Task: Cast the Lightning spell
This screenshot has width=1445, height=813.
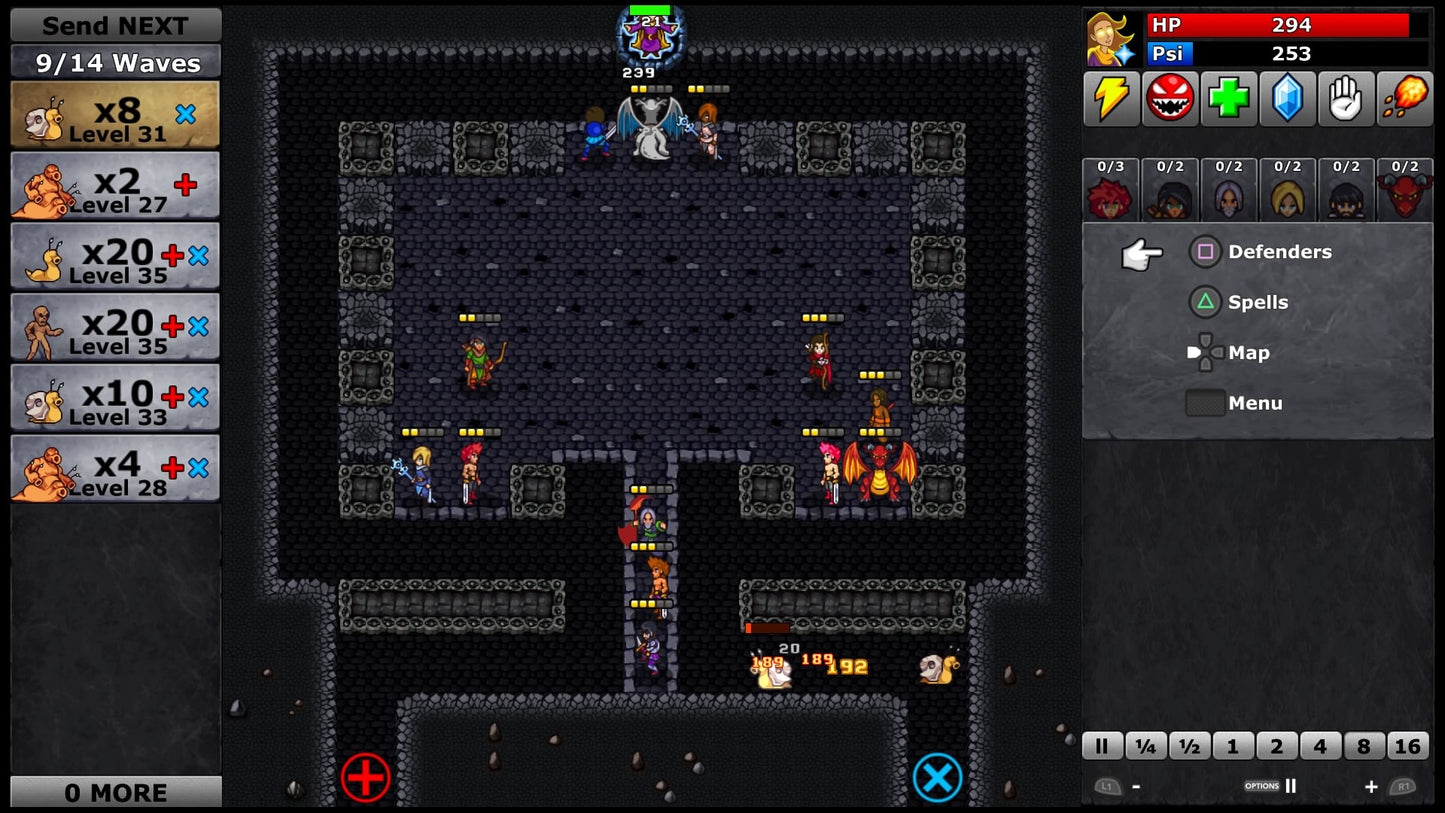Action: [1110, 97]
